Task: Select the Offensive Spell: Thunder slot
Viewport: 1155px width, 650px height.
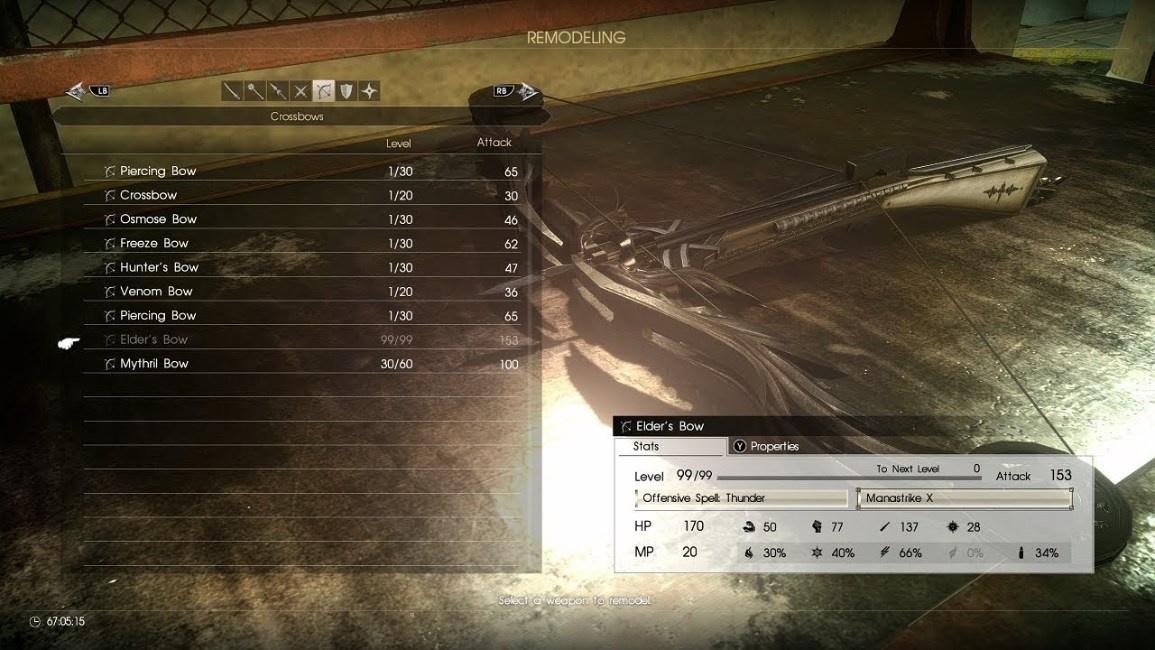Action: point(741,498)
